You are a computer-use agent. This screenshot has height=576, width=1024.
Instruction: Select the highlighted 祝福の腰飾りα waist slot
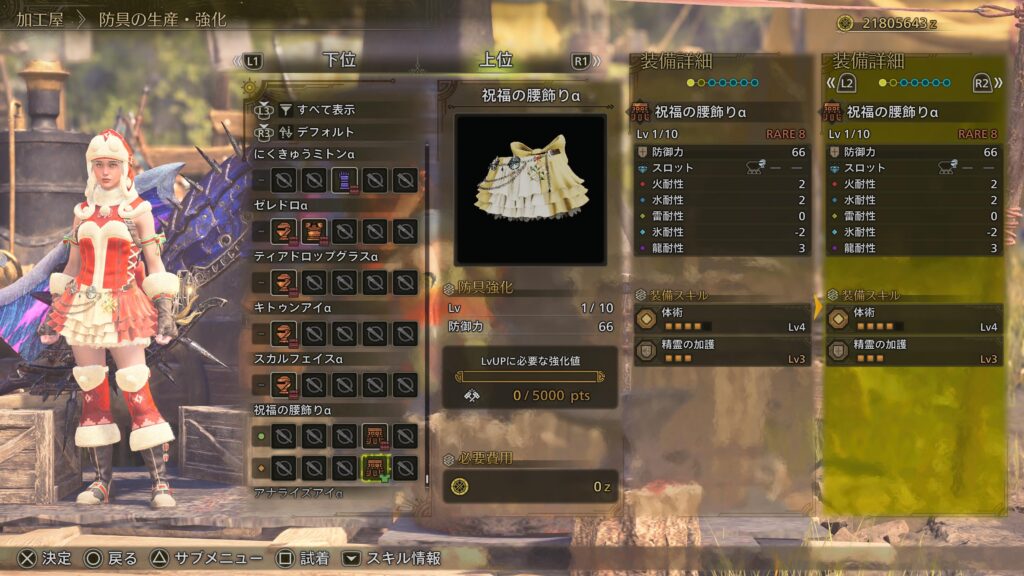pos(375,467)
